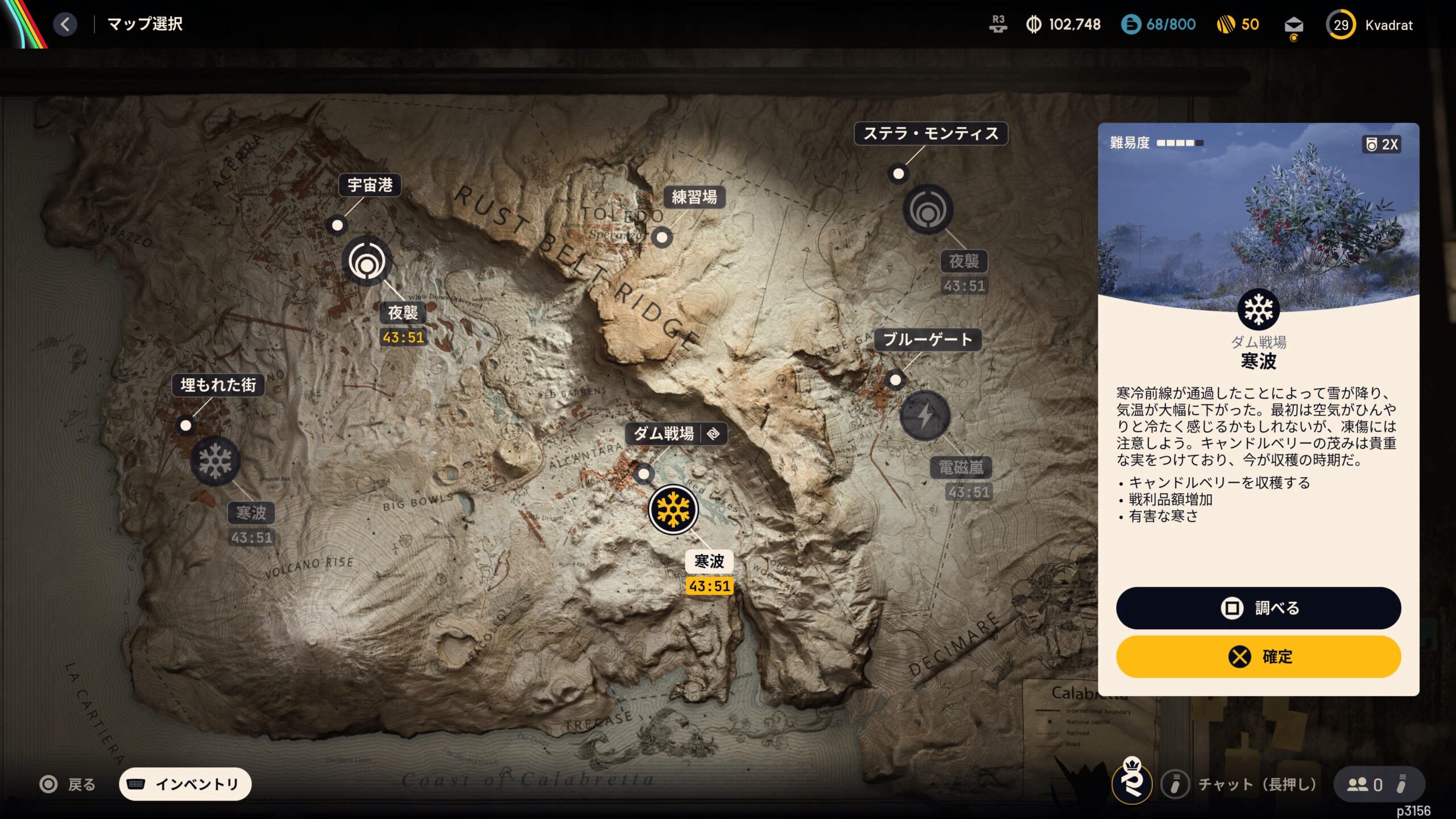Inspect the map with 調べる button
Image resolution: width=1456 pixels, height=819 pixels.
click(x=1258, y=608)
